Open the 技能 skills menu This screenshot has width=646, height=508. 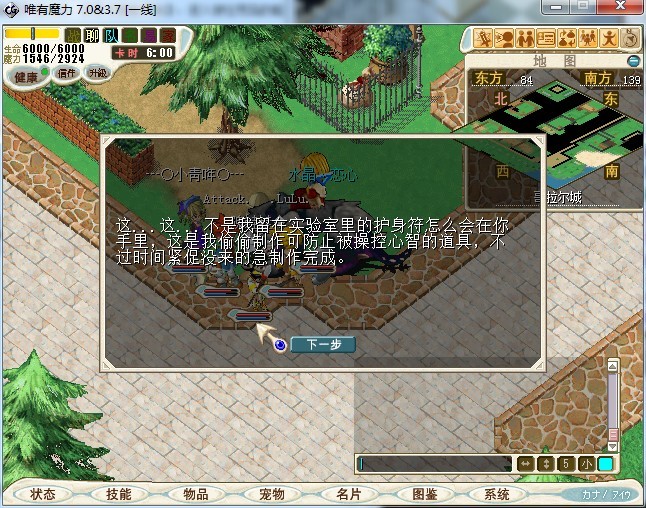(x=119, y=494)
